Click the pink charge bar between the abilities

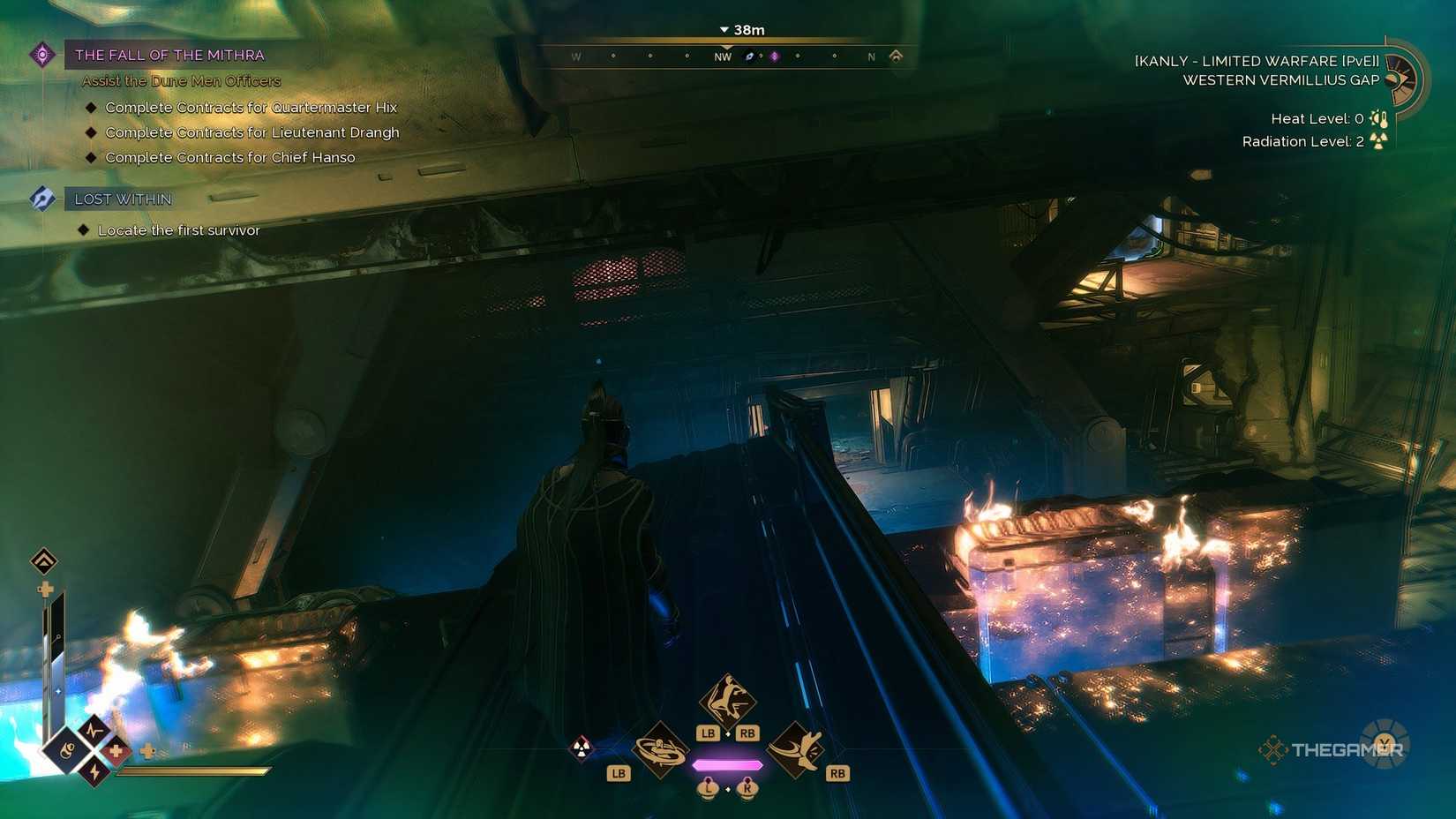click(x=727, y=764)
